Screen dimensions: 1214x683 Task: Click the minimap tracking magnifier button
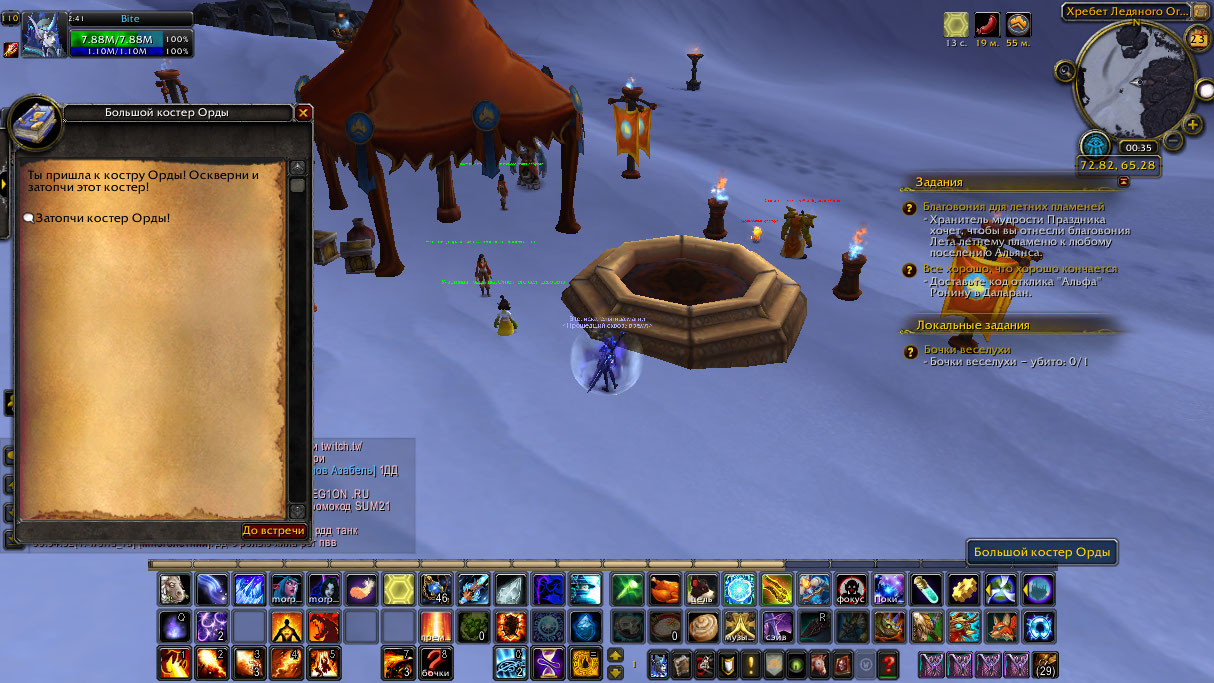pyautogui.click(x=1066, y=71)
